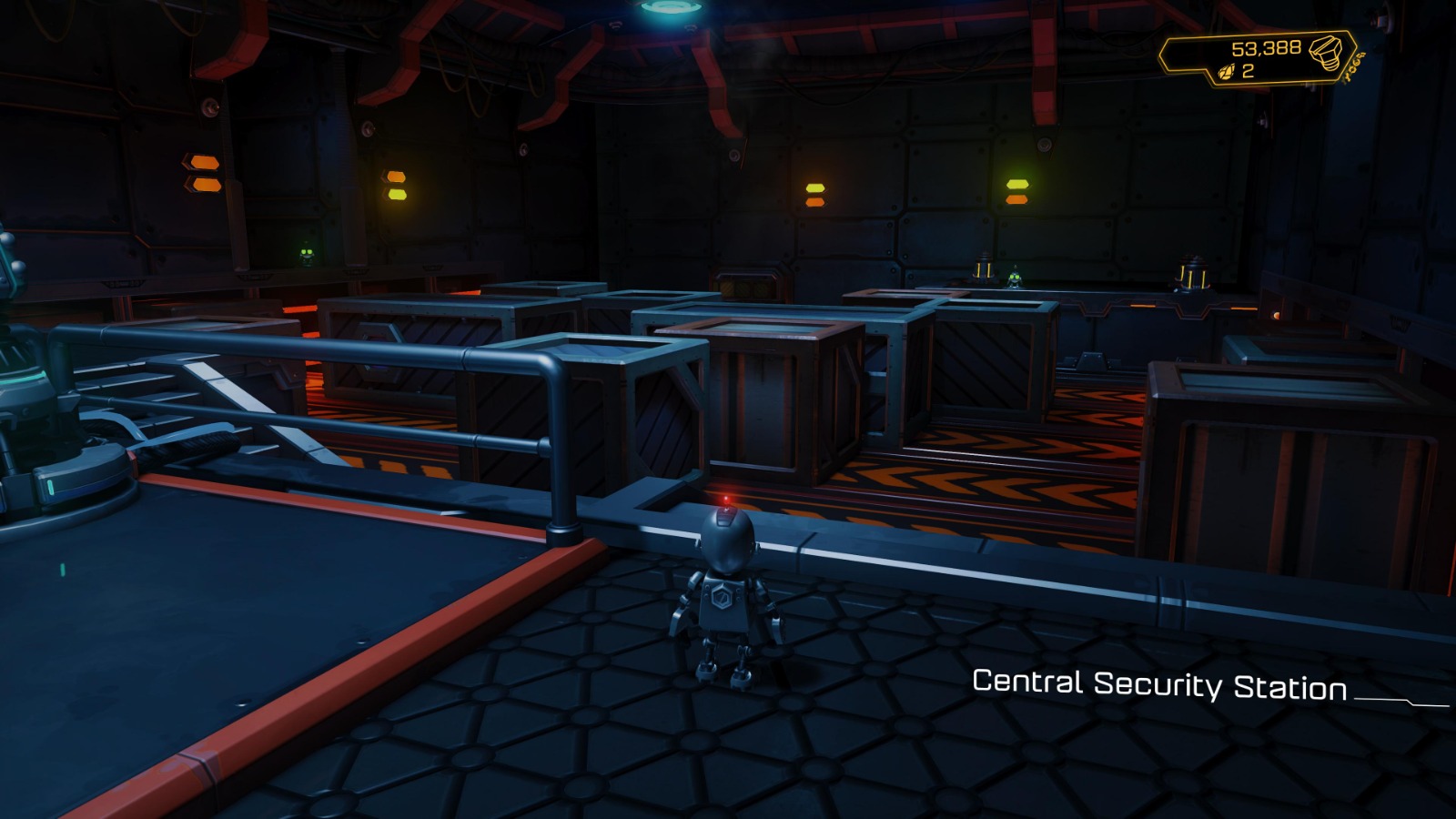Click the bolt count 53,388 readout

click(1267, 49)
